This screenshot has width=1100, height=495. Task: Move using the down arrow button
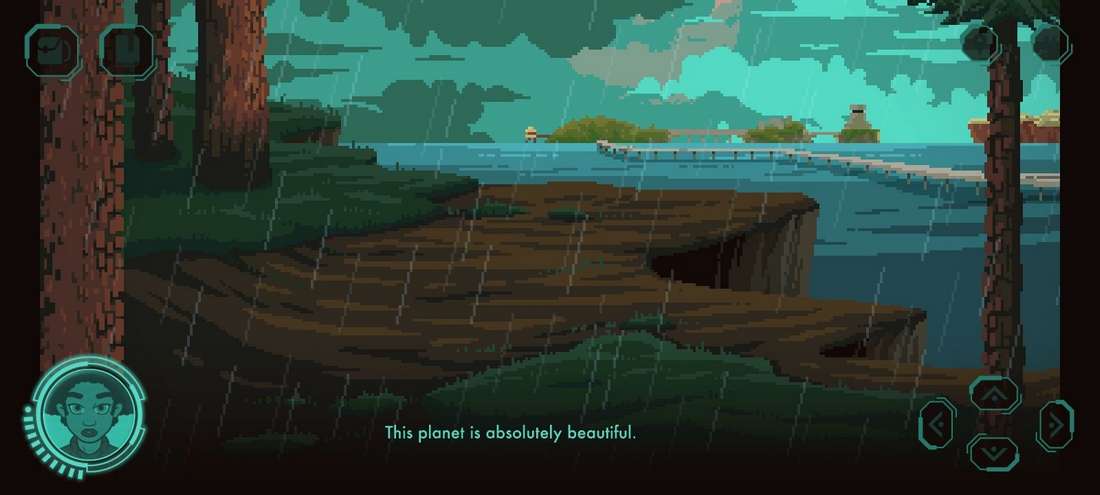click(x=994, y=453)
